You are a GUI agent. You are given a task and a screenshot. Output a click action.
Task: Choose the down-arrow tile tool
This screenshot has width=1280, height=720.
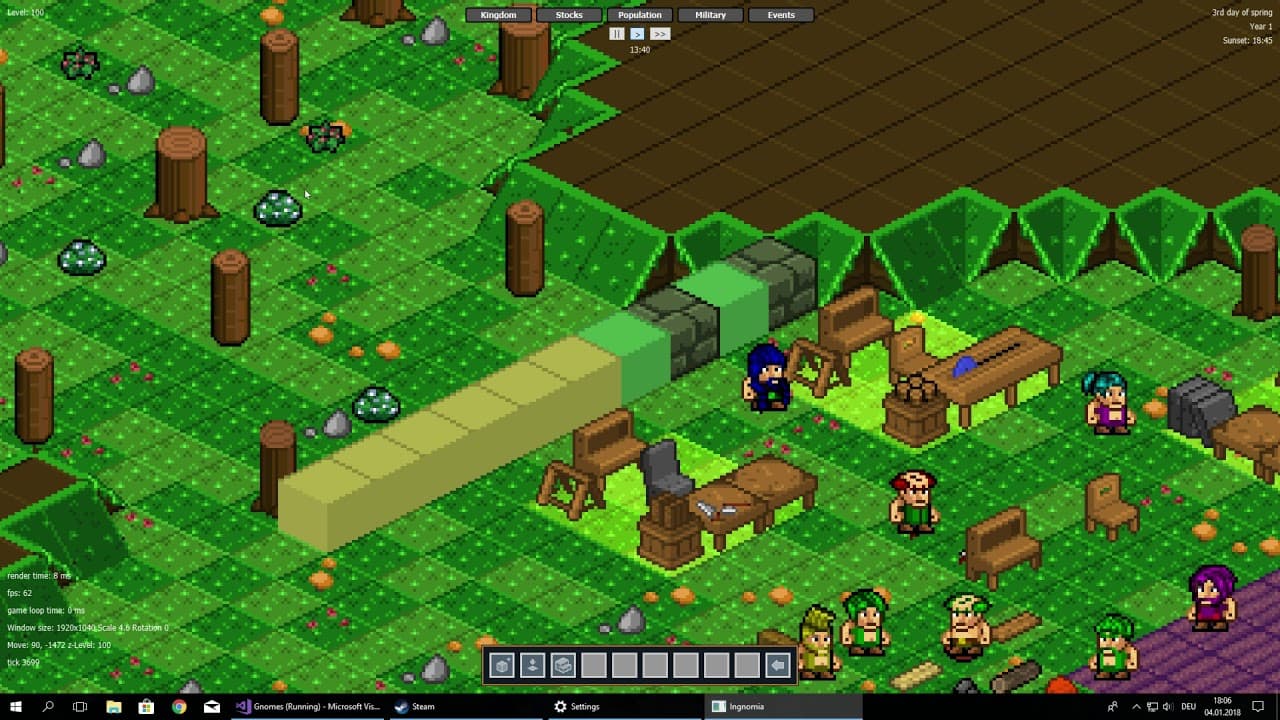pos(532,665)
